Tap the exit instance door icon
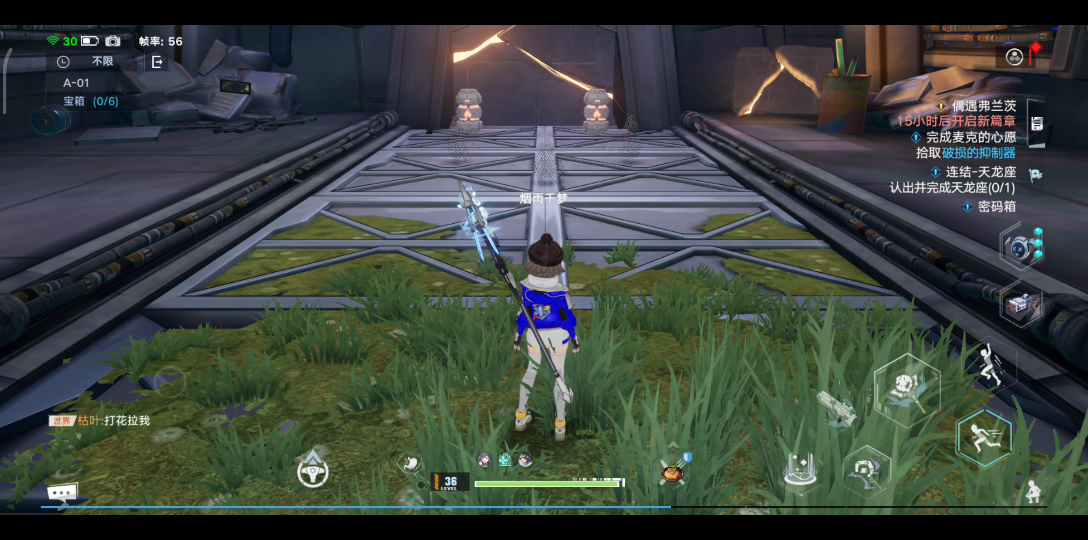Screen dimensions: 1088x540 [x=157, y=62]
